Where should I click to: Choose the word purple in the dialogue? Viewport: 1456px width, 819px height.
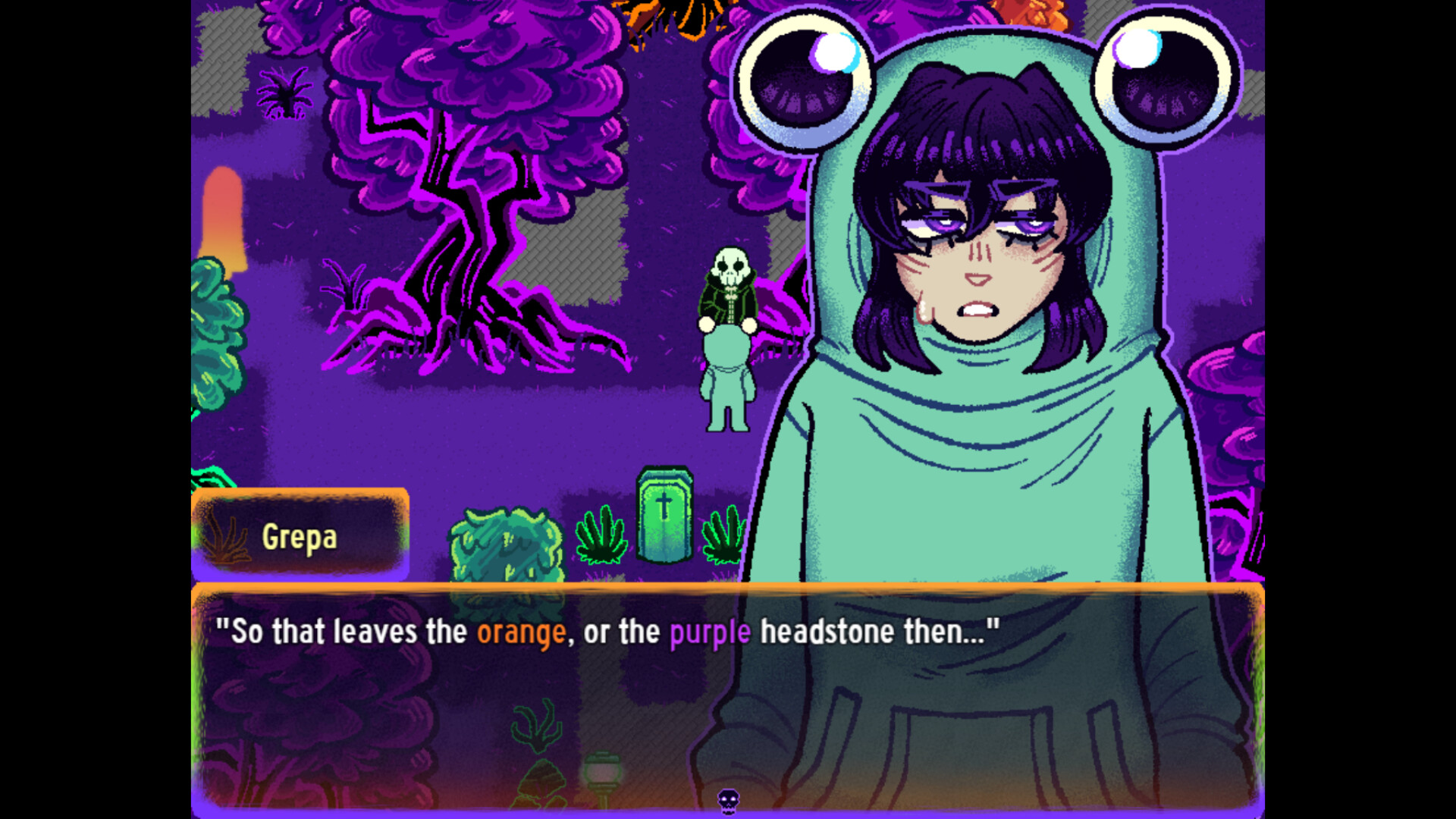tap(708, 631)
